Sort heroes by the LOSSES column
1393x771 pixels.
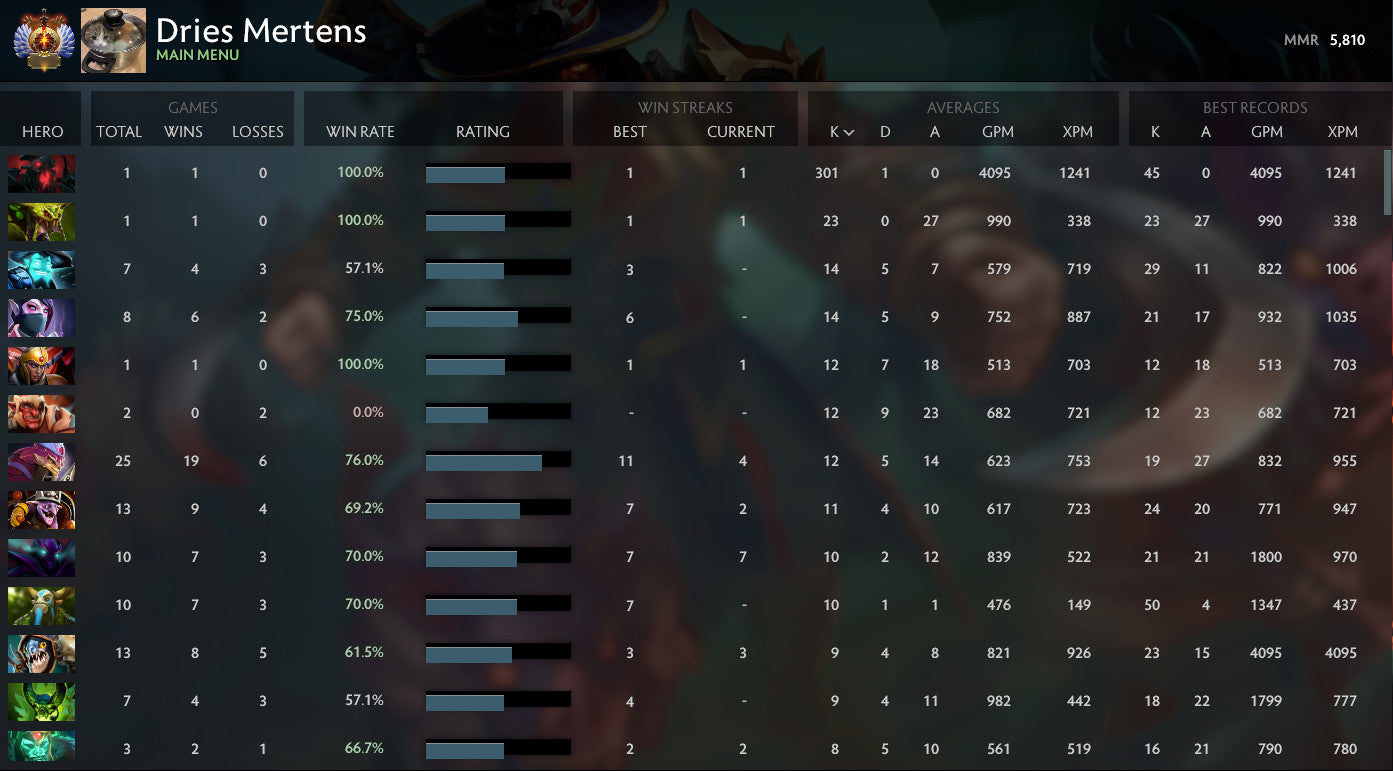pyautogui.click(x=258, y=131)
